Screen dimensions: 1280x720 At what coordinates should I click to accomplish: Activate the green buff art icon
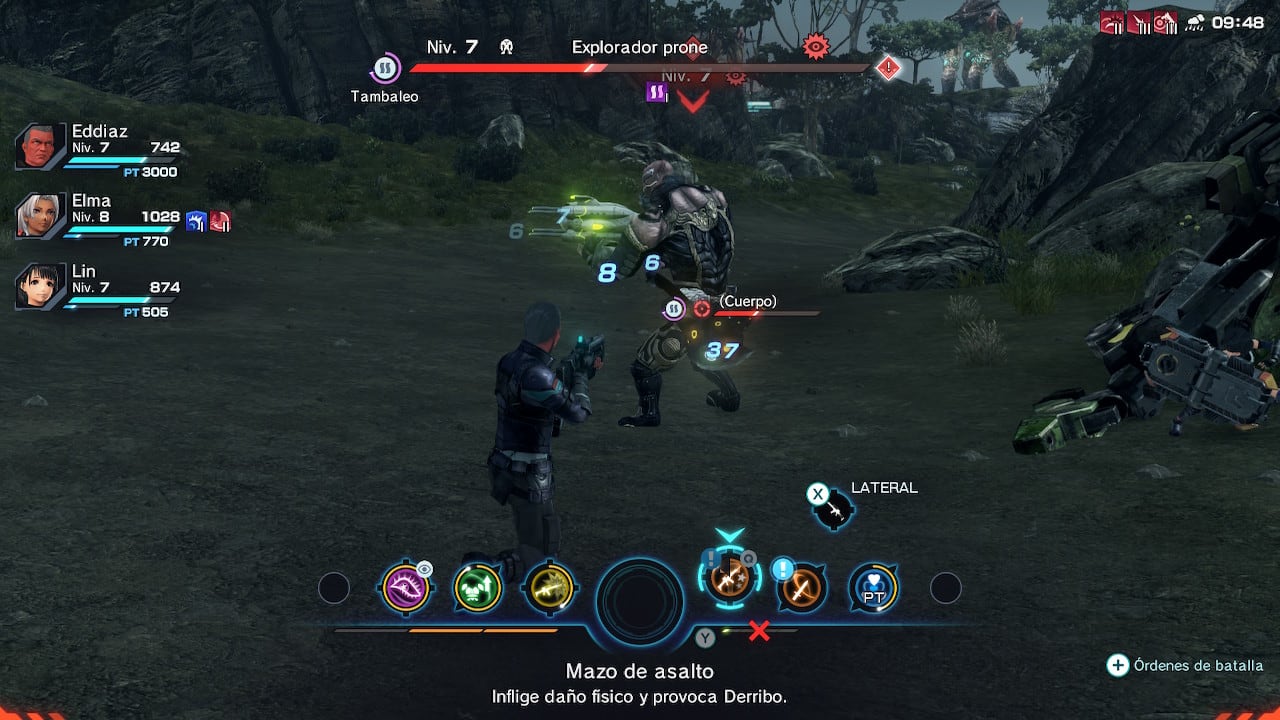click(x=477, y=588)
